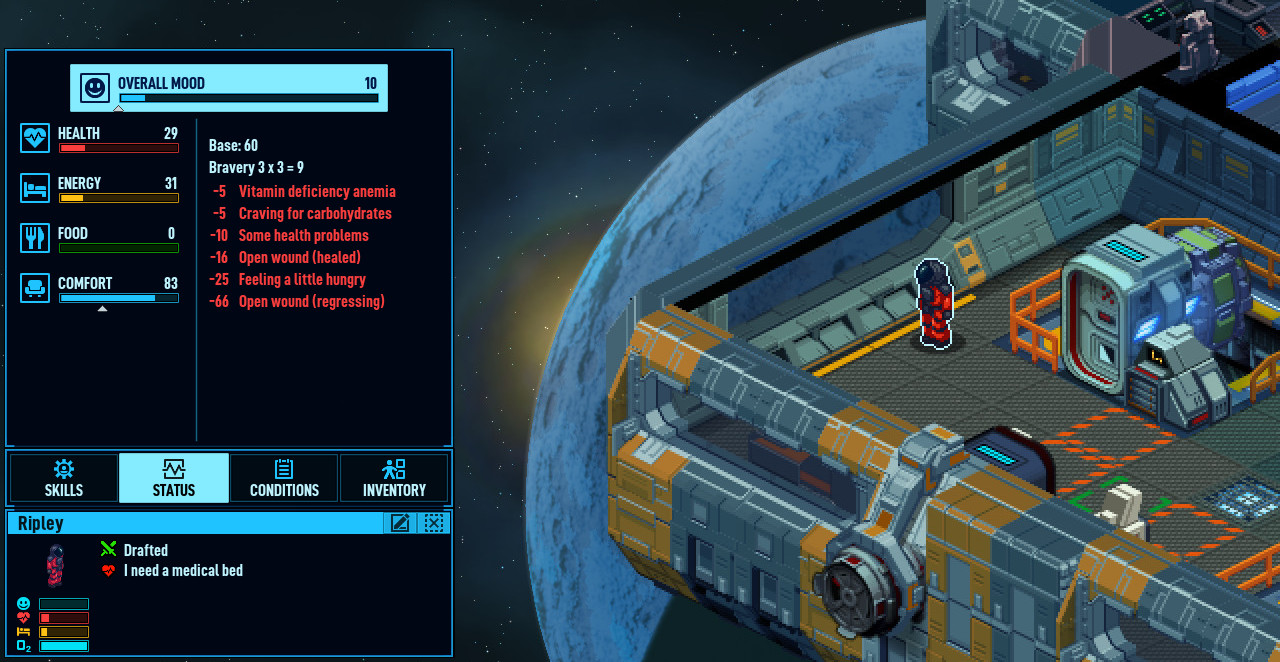Show the Energy stat breakdown
This screenshot has width=1280, height=662.
click(100, 188)
